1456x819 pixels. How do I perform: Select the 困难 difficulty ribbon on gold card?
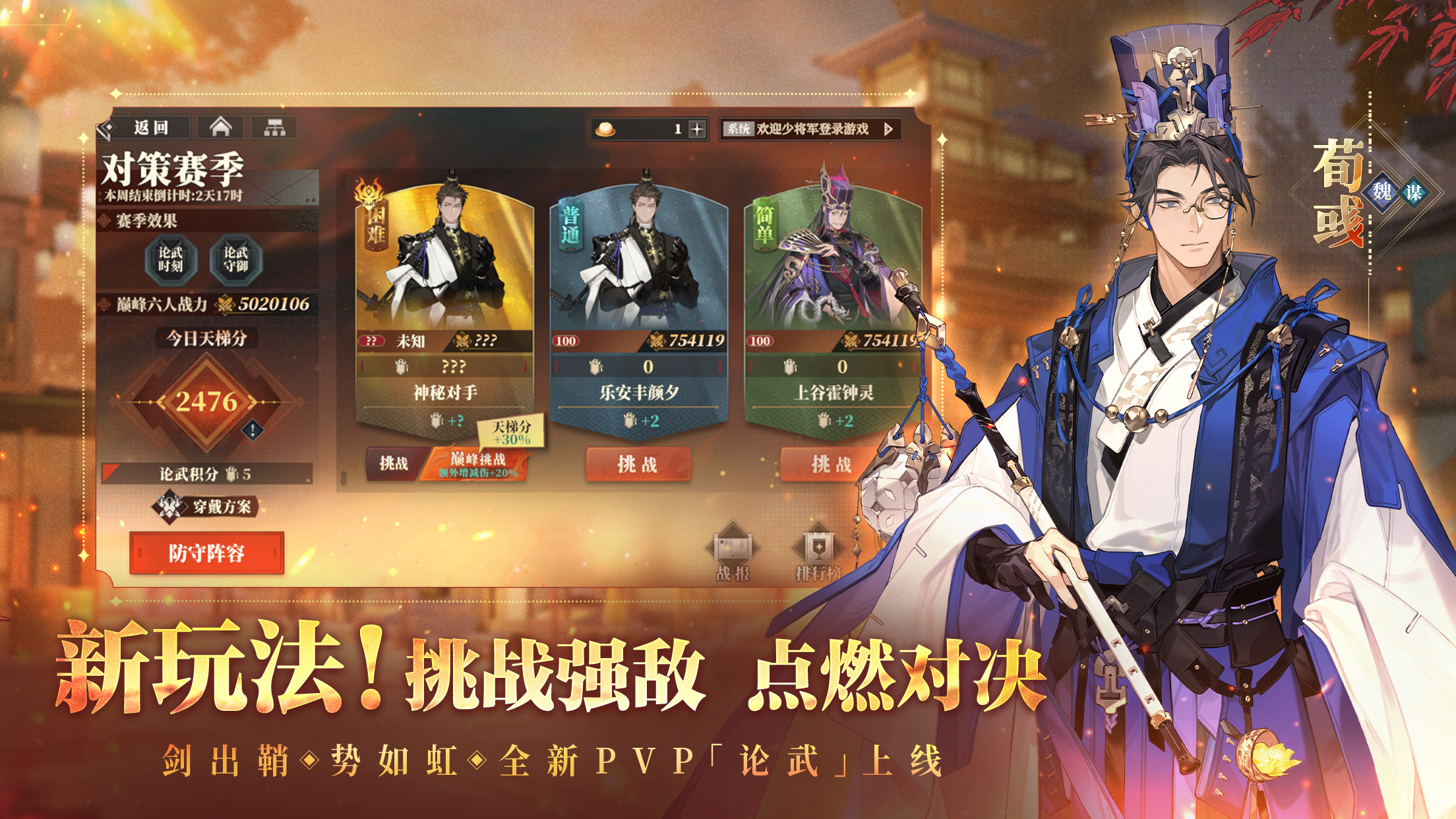point(371,226)
